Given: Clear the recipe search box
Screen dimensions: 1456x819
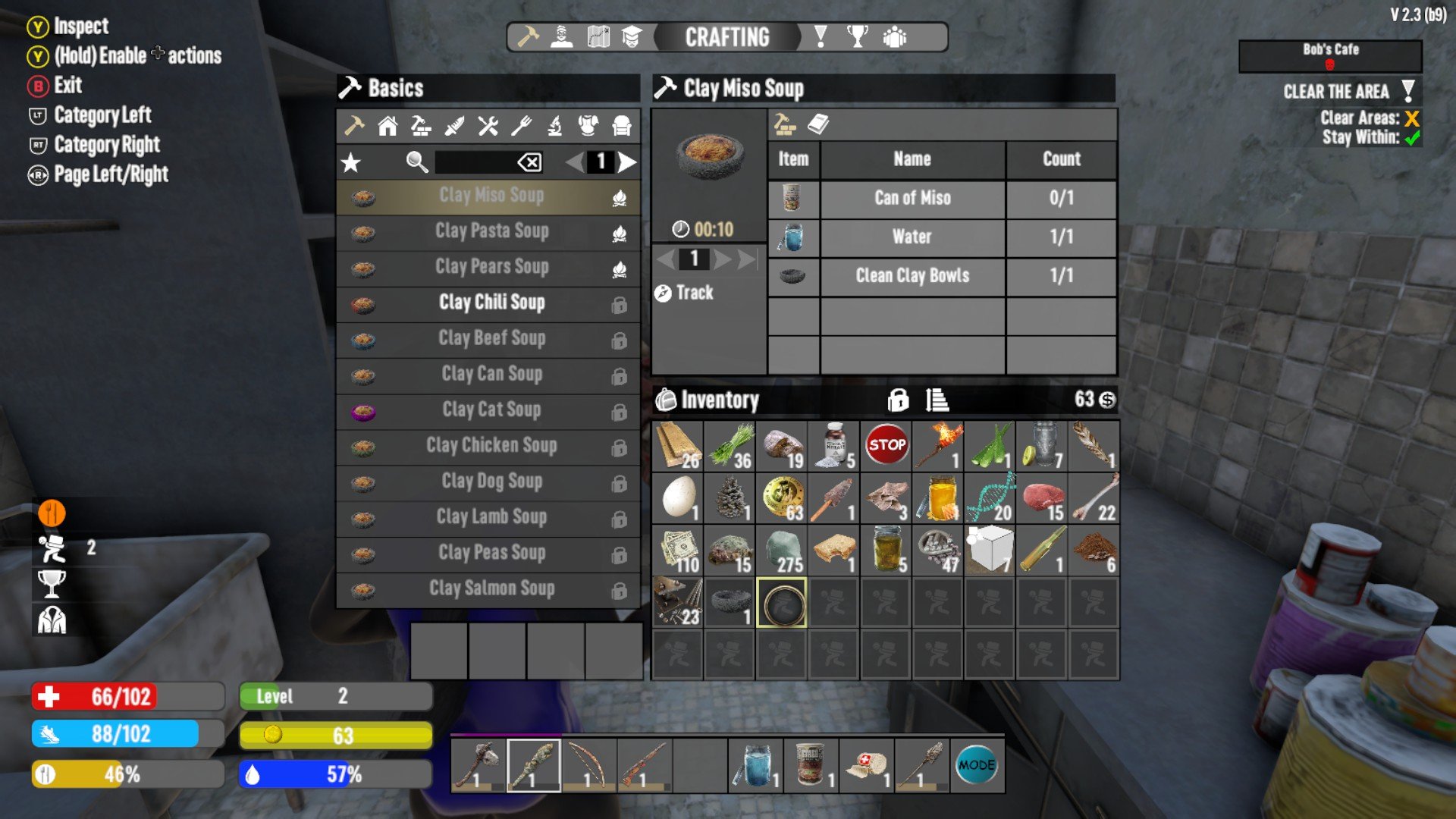Looking at the screenshot, I should [529, 162].
